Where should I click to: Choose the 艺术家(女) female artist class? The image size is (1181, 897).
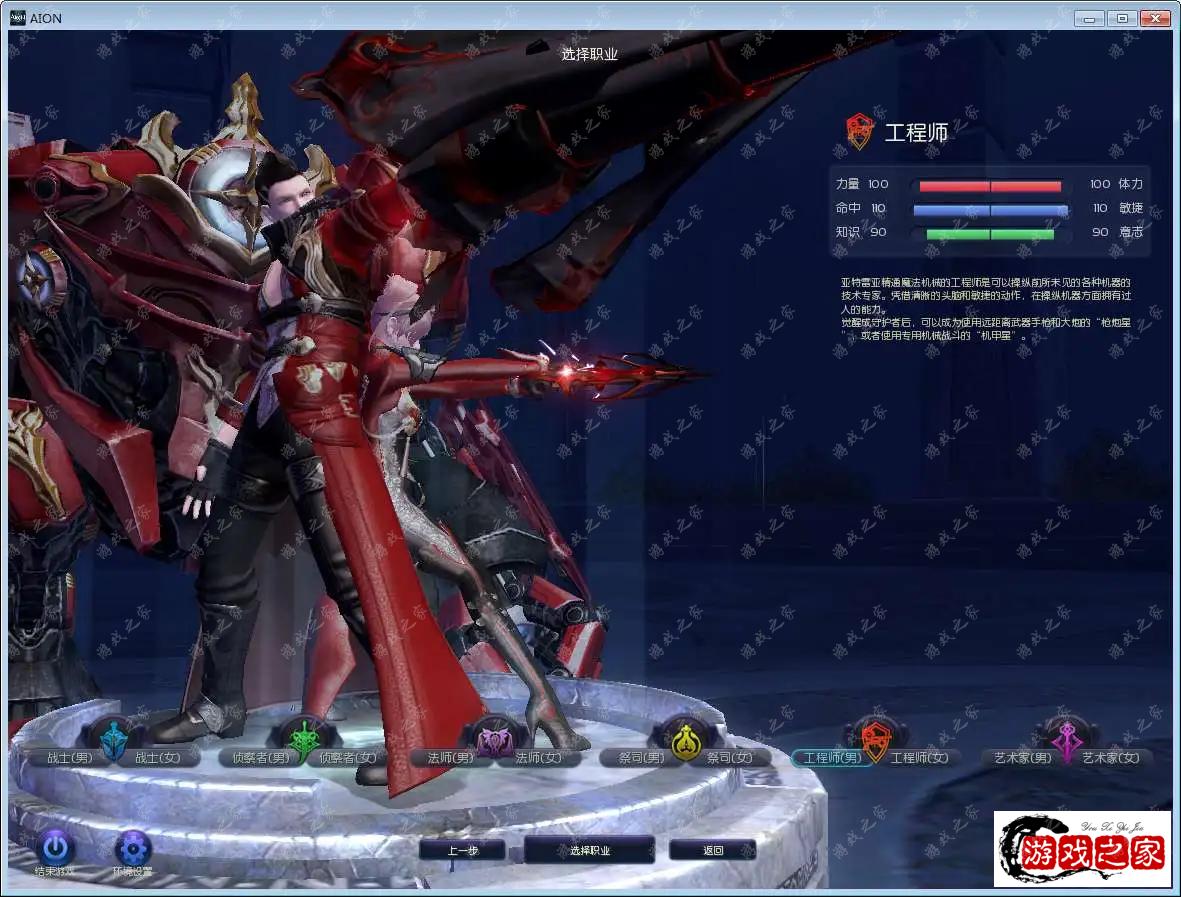(x=1110, y=758)
